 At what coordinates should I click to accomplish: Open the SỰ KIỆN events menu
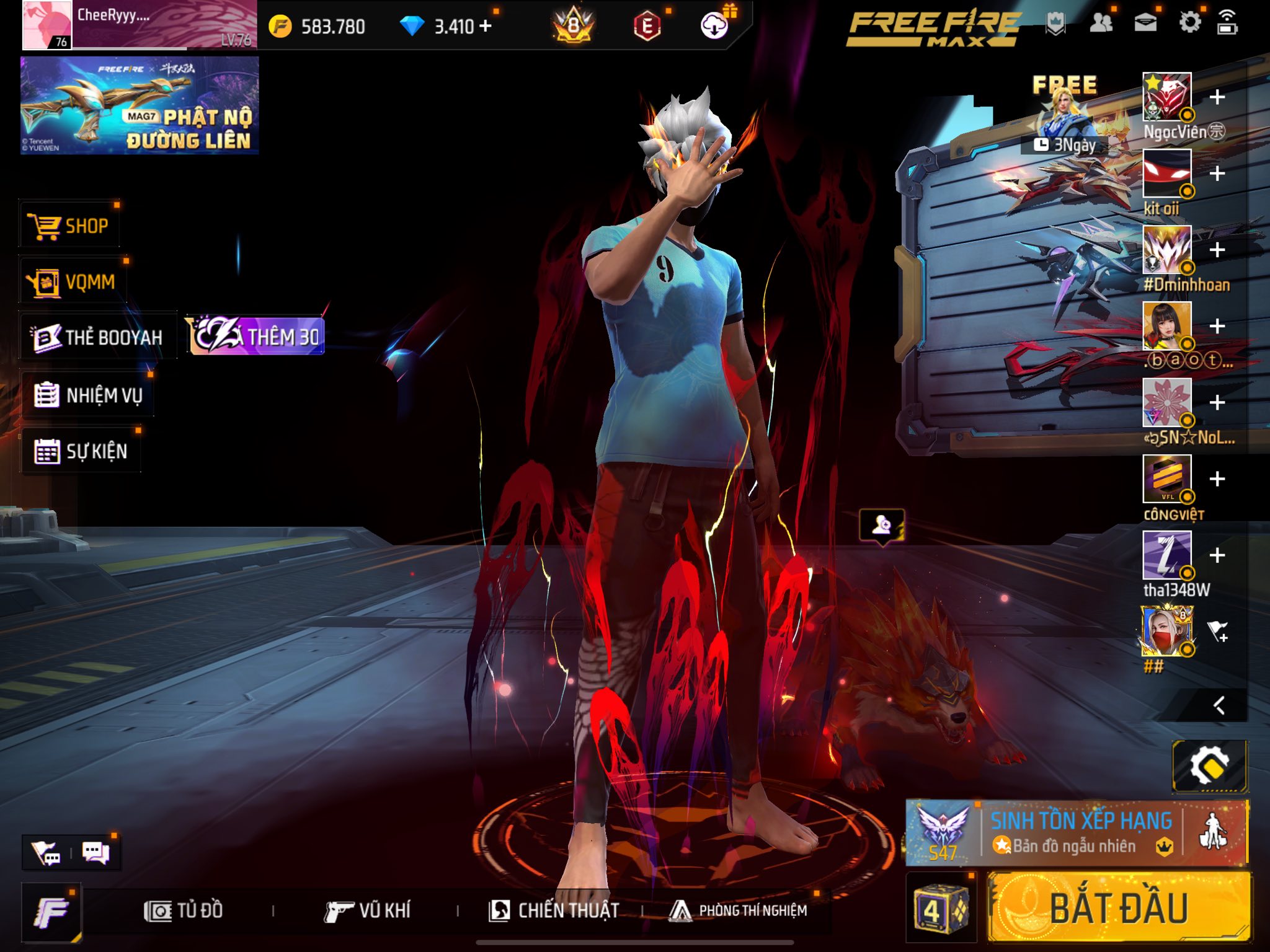(x=81, y=451)
